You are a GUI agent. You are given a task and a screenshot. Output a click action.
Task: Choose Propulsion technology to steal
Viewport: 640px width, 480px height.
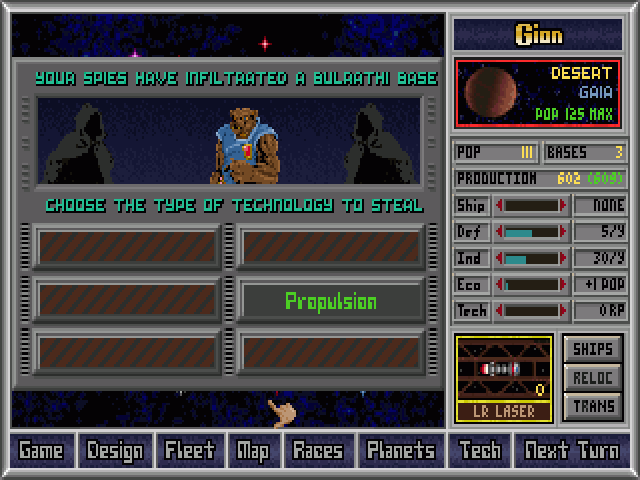pyautogui.click(x=330, y=301)
